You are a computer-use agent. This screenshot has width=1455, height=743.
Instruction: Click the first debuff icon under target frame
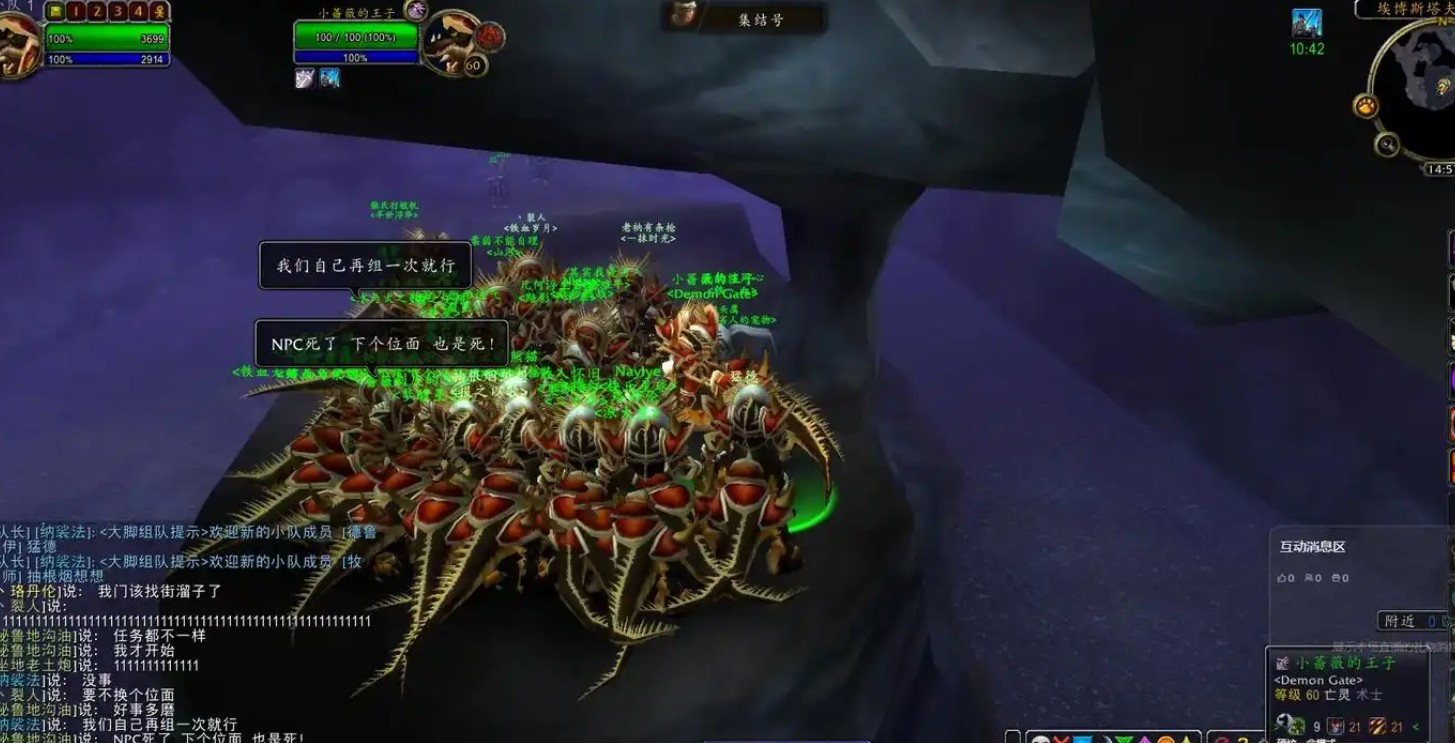pyautogui.click(x=305, y=78)
